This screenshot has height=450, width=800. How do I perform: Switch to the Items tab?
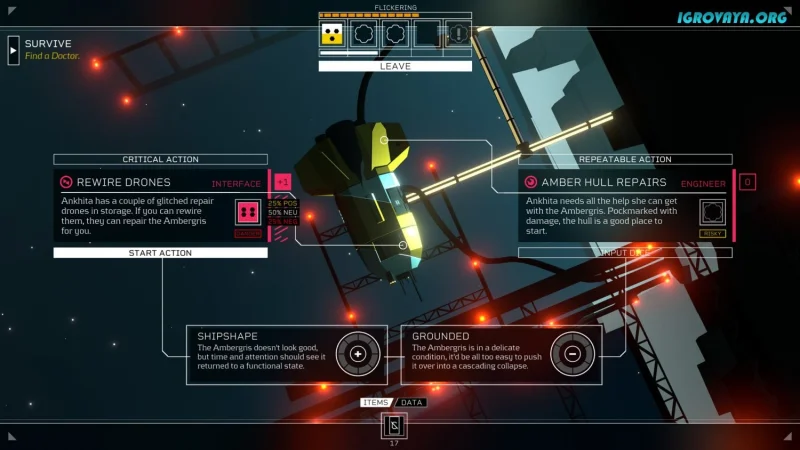(x=375, y=402)
